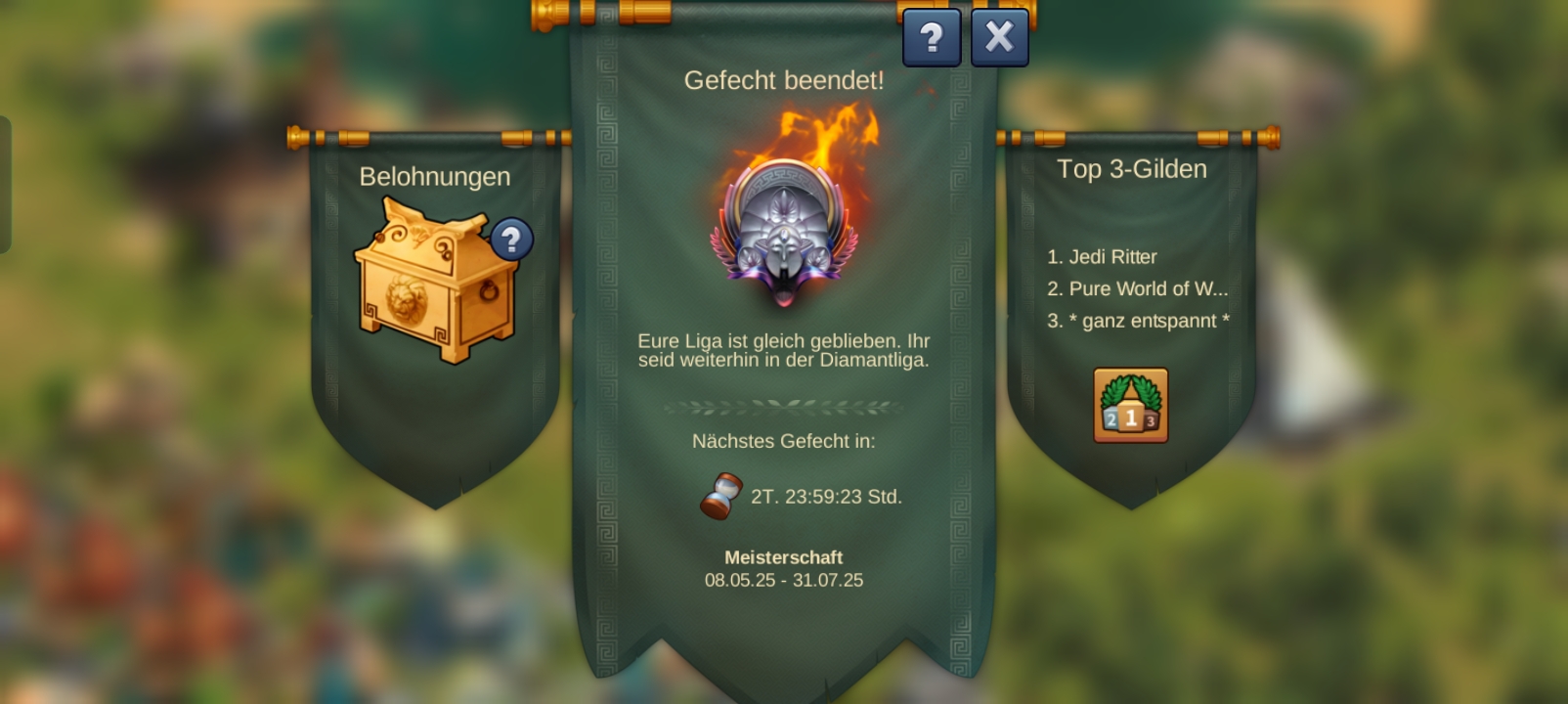Open truncated guild 'Pure World of W...'
Screen dimensions: 1568x704
point(1138,288)
